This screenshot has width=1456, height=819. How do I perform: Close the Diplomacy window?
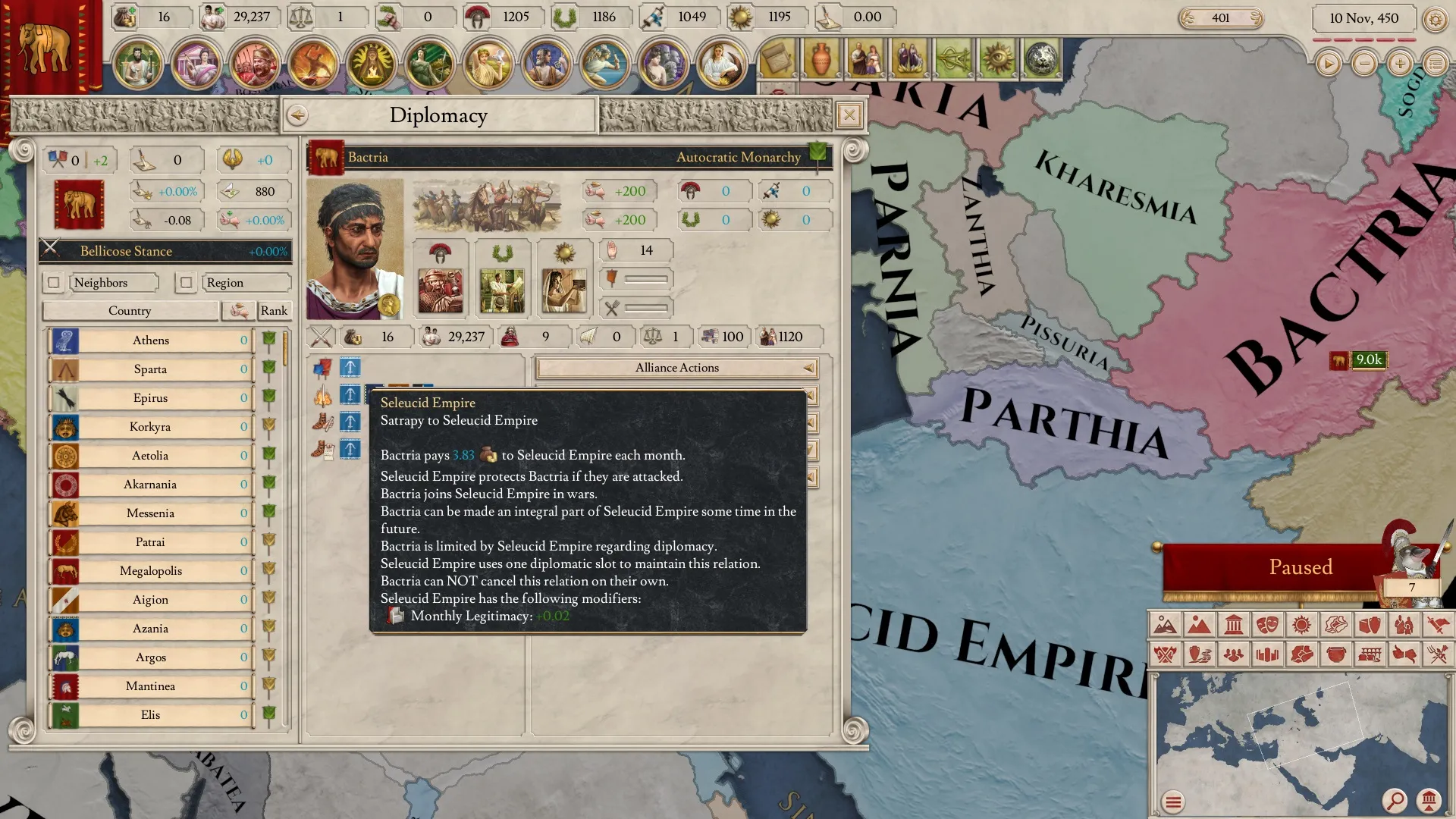point(849,115)
